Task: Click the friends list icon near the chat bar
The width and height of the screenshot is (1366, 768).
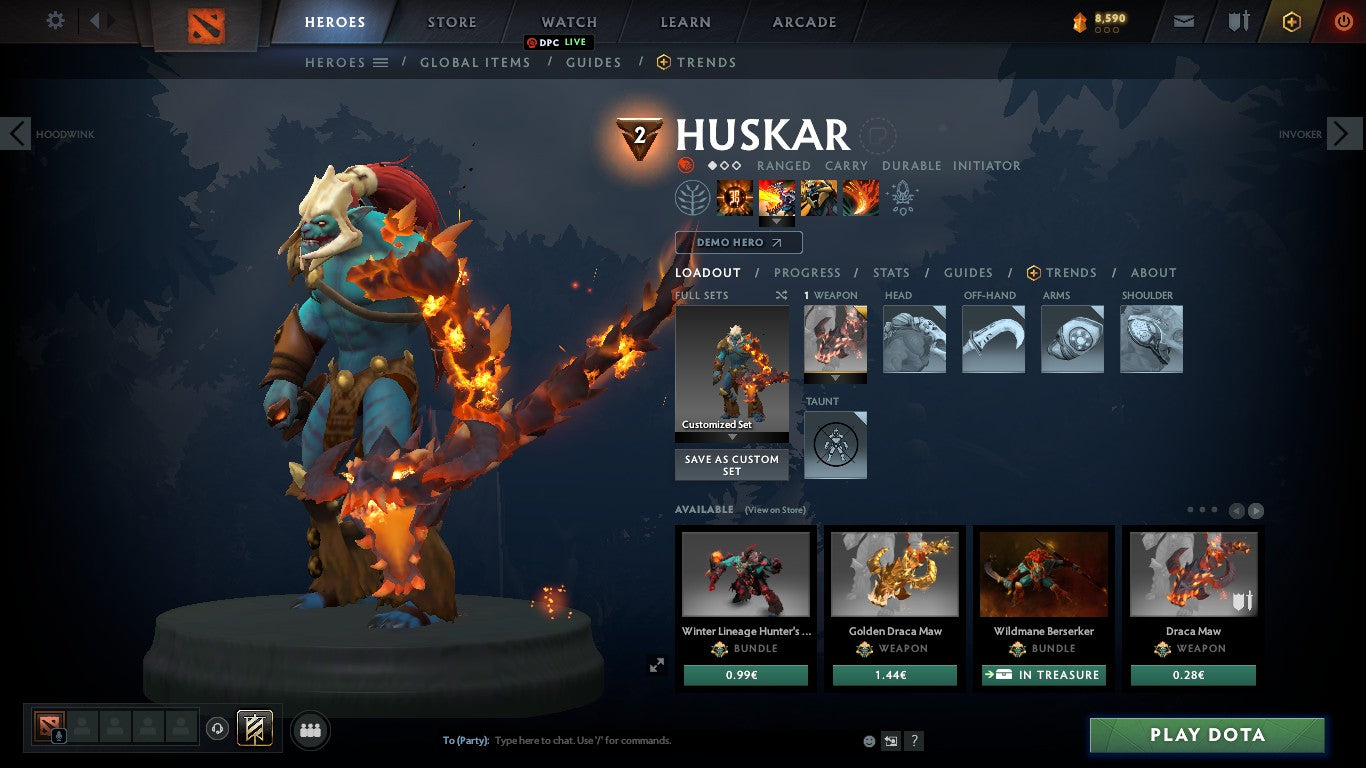Action: (309, 730)
